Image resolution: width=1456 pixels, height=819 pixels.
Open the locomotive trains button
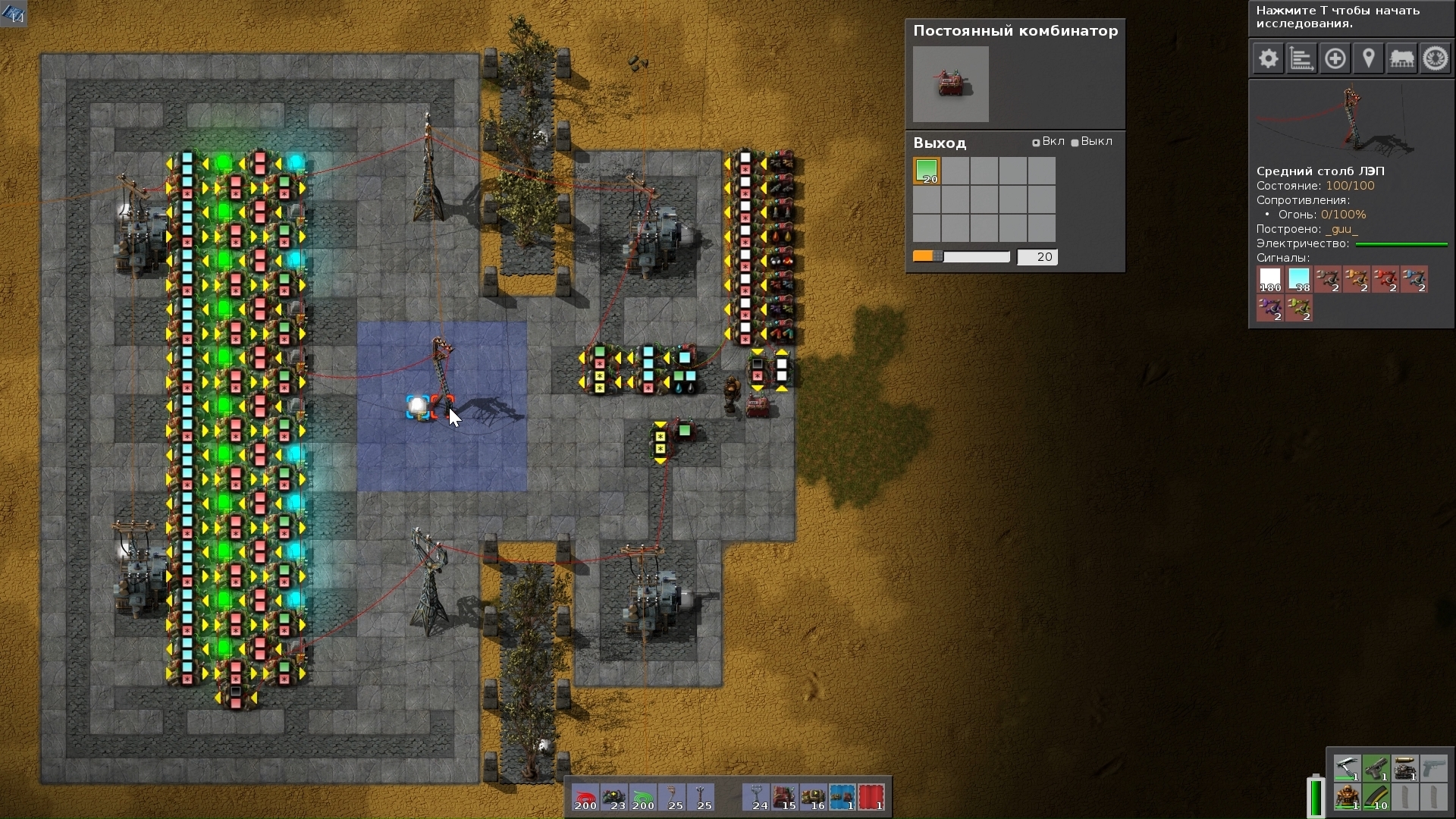[1401, 59]
